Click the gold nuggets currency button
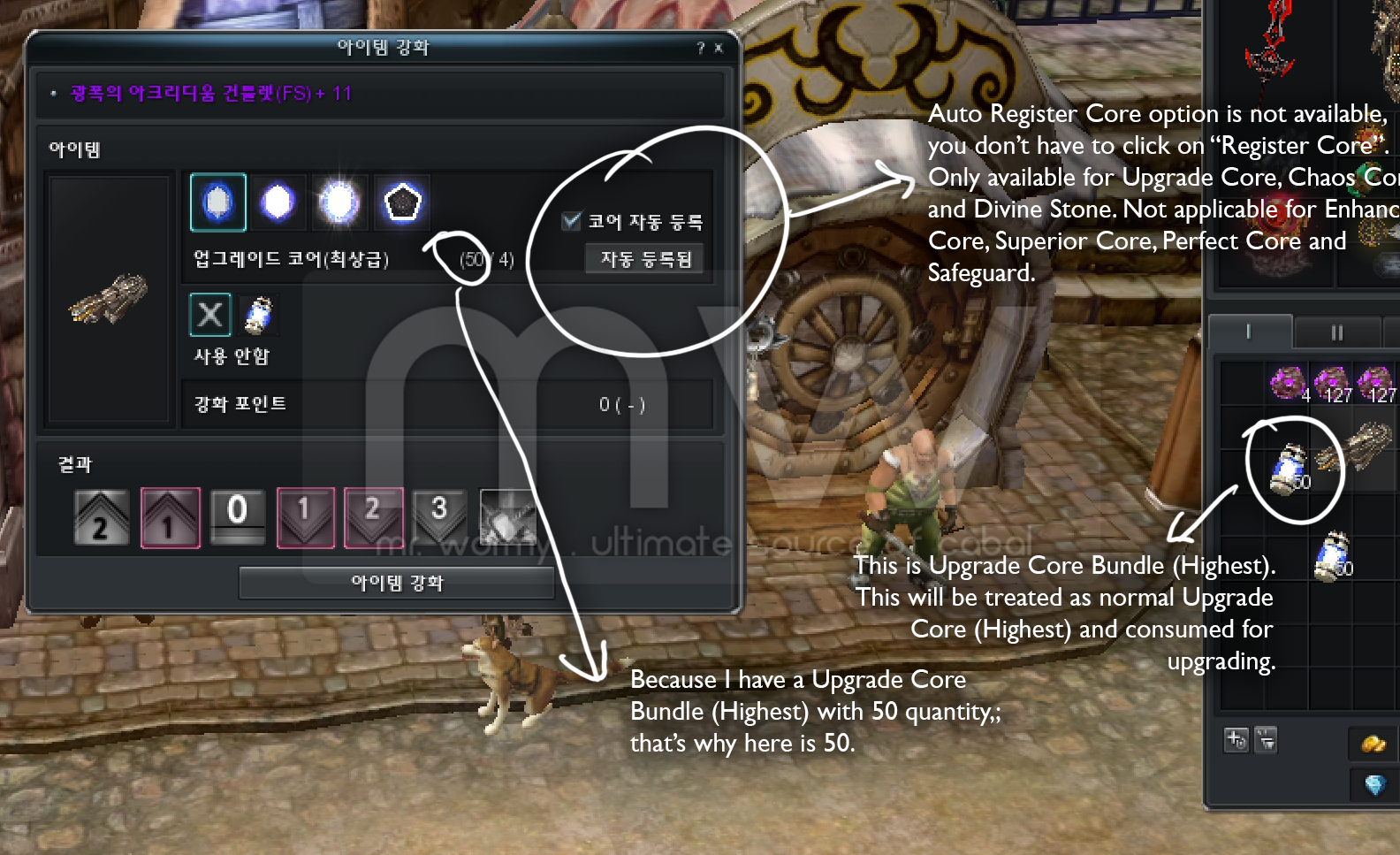1400x855 pixels. coord(1373,744)
